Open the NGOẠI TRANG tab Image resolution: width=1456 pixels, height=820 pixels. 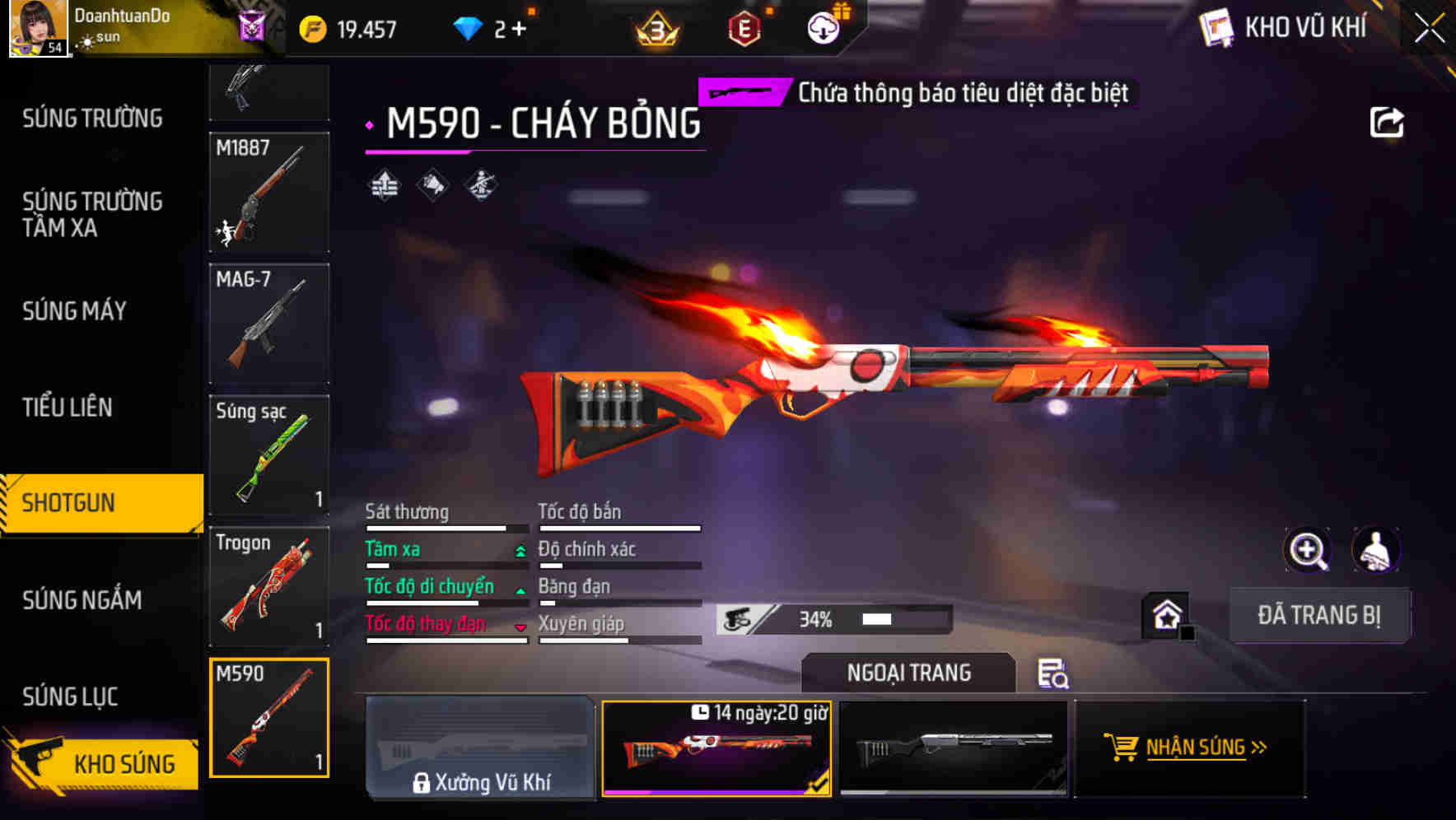click(x=908, y=673)
